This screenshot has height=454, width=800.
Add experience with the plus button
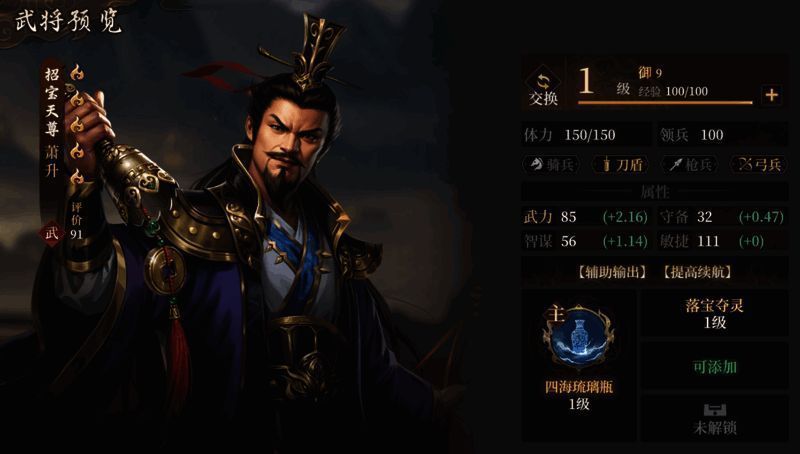[x=770, y=95]
